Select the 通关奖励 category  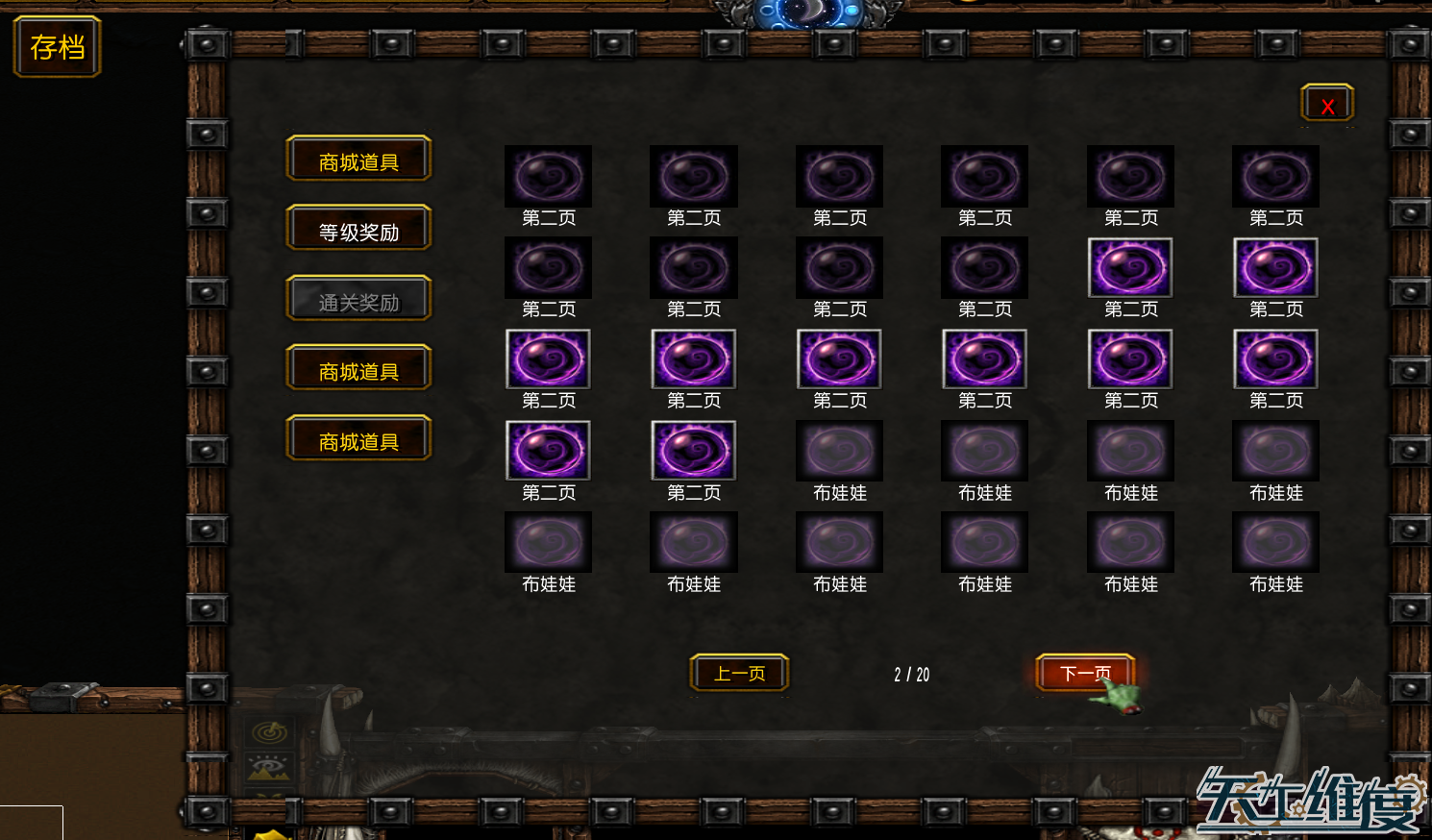pyautogui.click(x=358, y=301)
